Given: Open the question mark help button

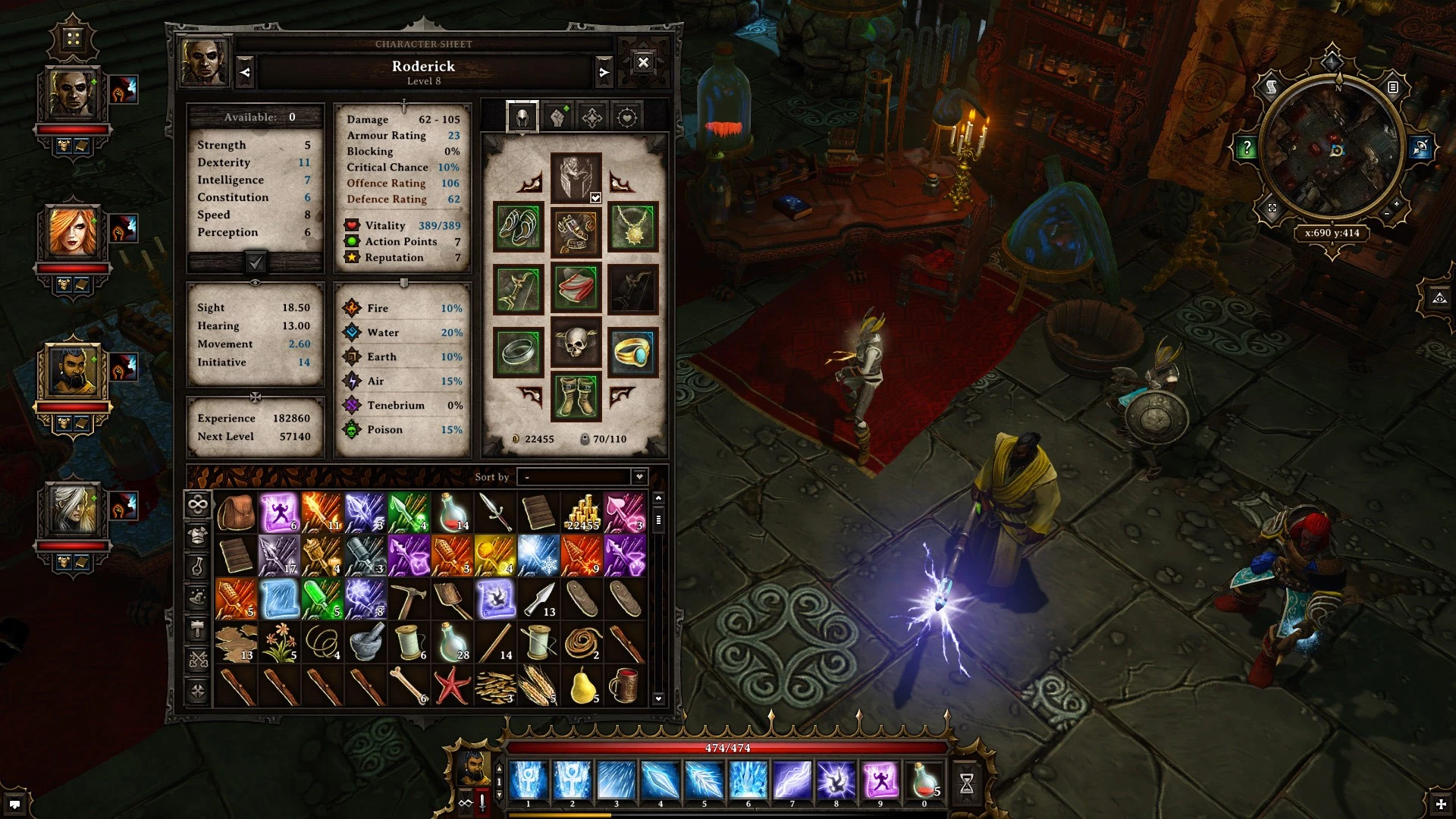Looking at the screenshot, I should [1246, 148].
